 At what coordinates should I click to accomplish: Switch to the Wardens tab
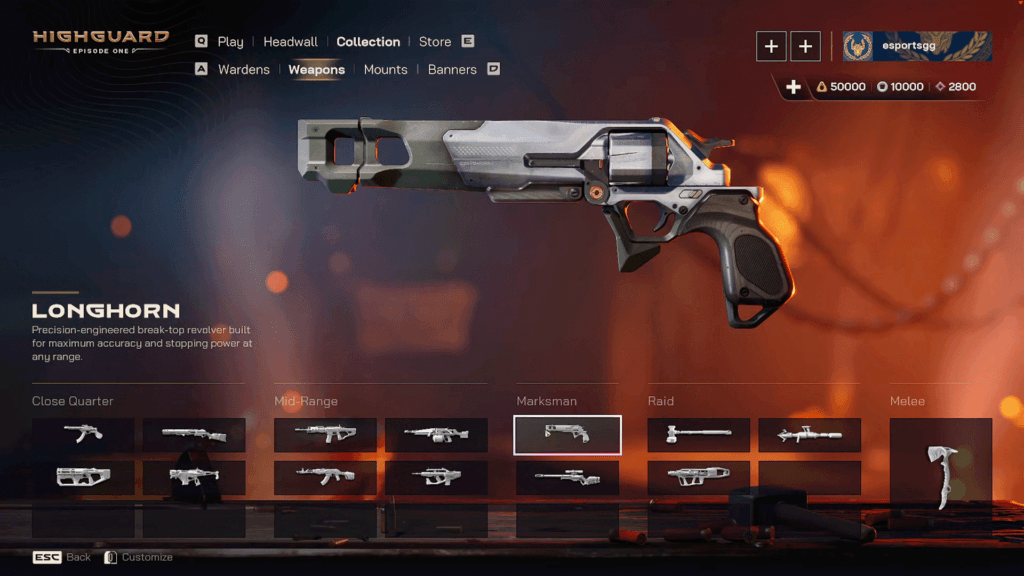click(x=243, y=70)
